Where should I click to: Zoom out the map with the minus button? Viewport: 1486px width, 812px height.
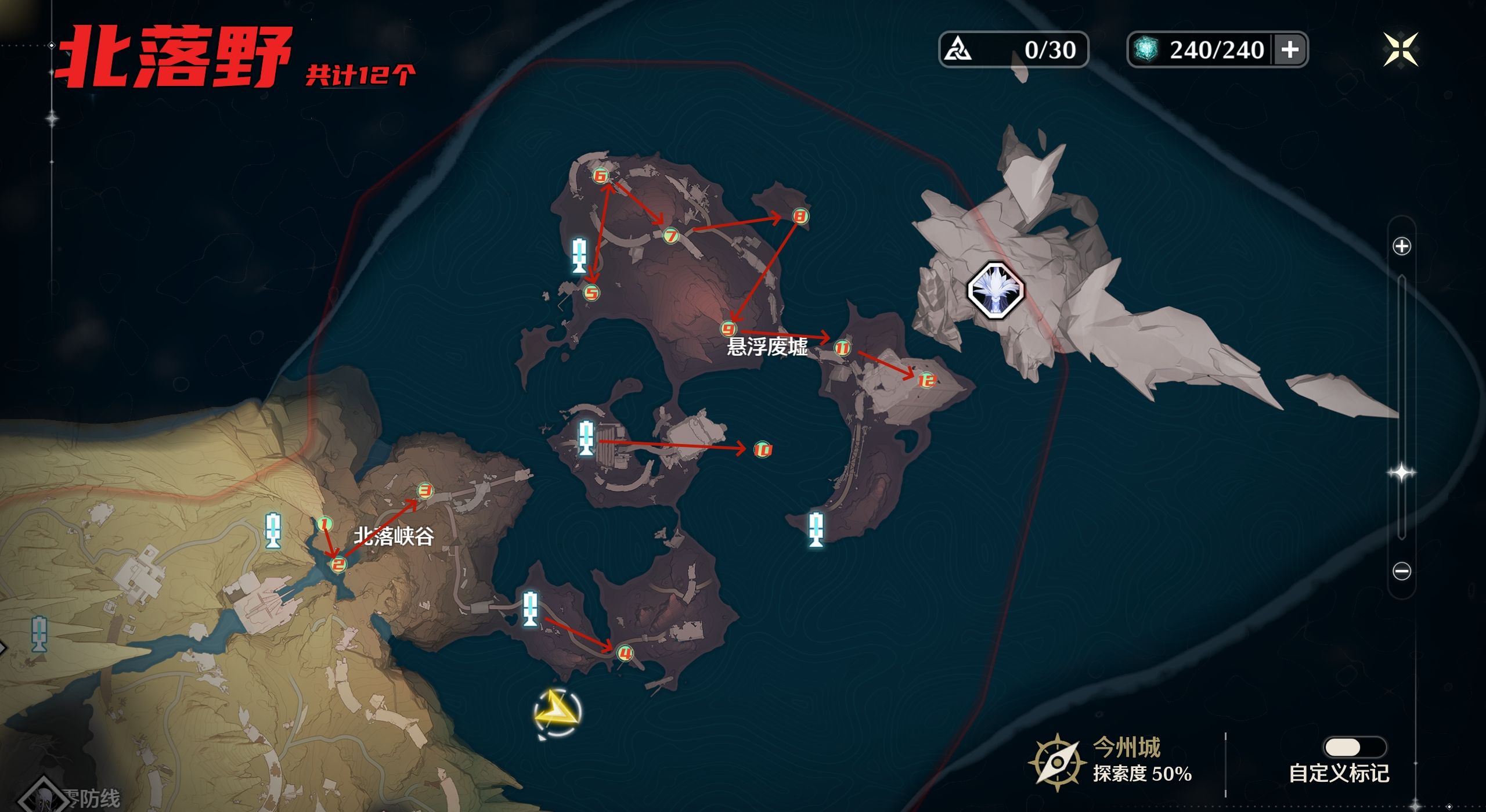(1401, 571)
